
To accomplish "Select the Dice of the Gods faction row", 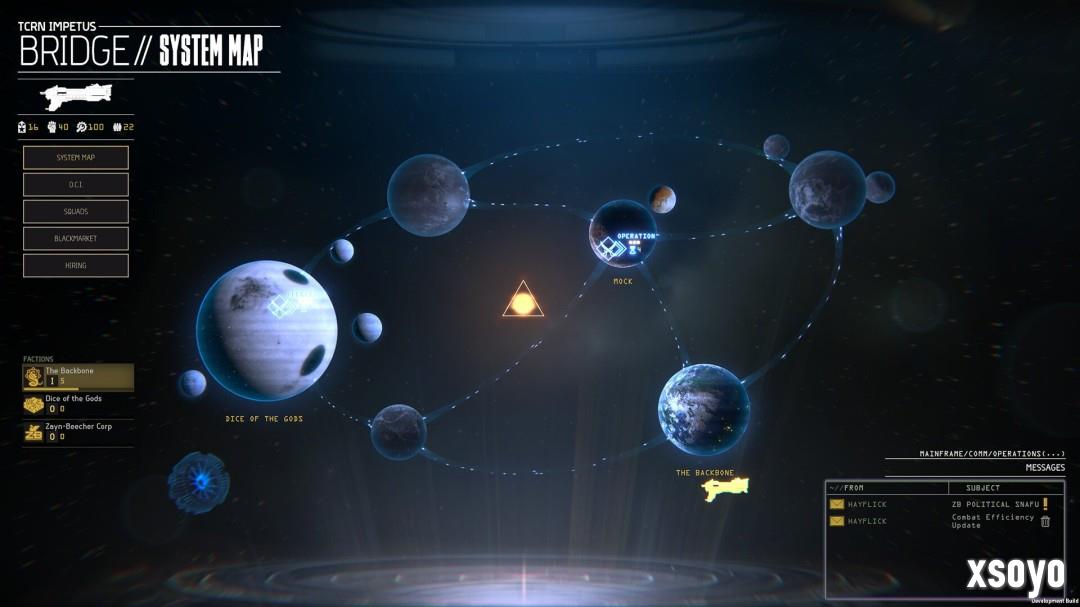I will click(78, 404).
